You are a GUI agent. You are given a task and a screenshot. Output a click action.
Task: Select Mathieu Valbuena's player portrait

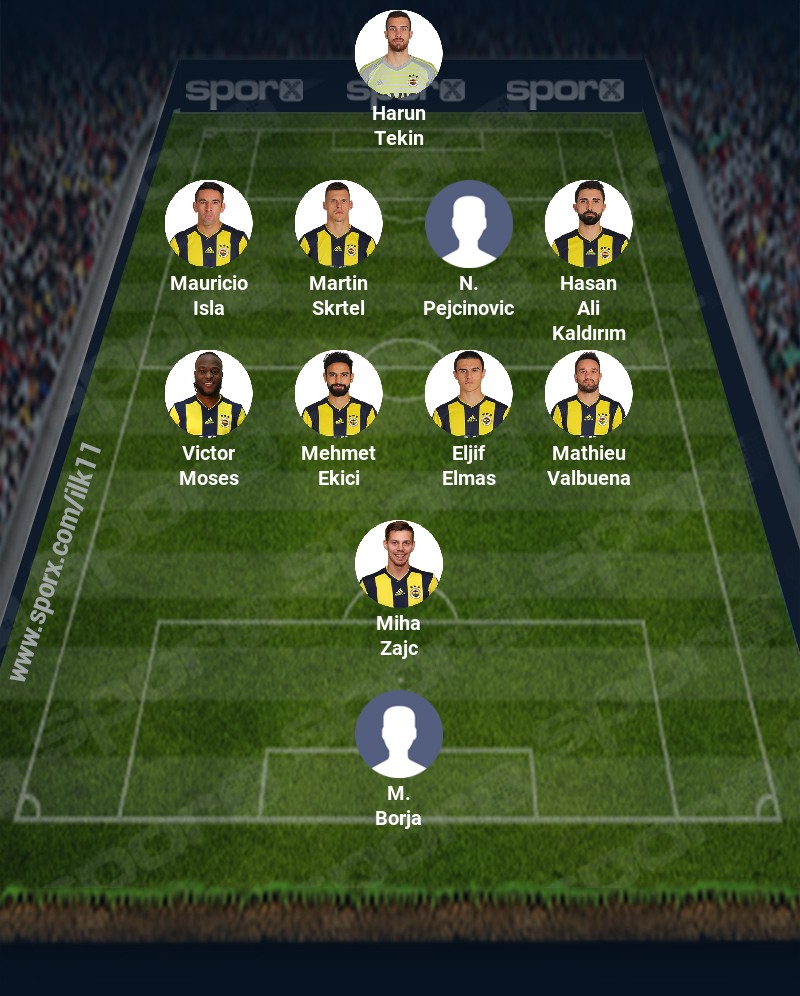589,394
